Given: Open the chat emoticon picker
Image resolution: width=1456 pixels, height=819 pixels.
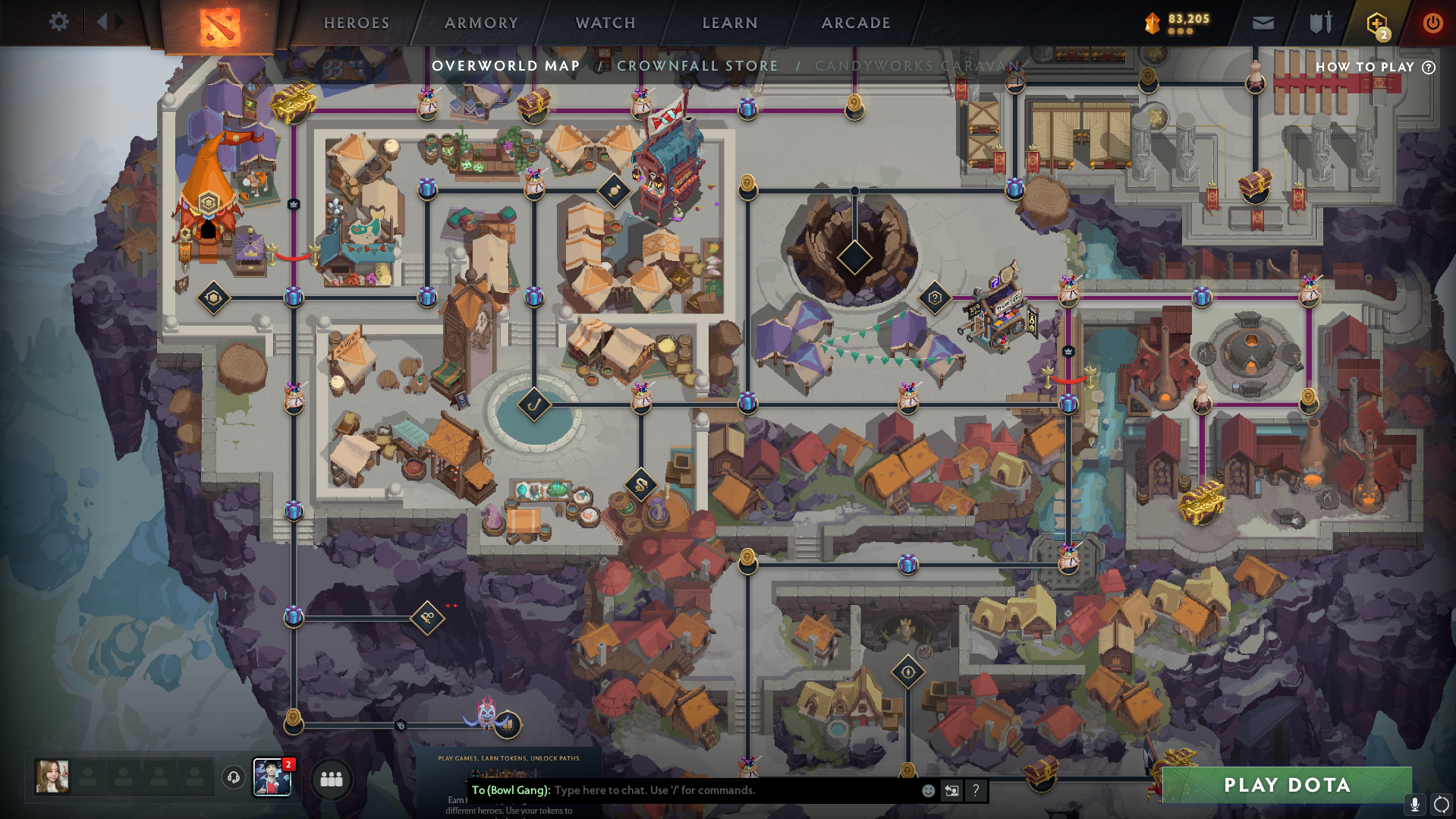Looking at the screenshot, I should [928, 790].
